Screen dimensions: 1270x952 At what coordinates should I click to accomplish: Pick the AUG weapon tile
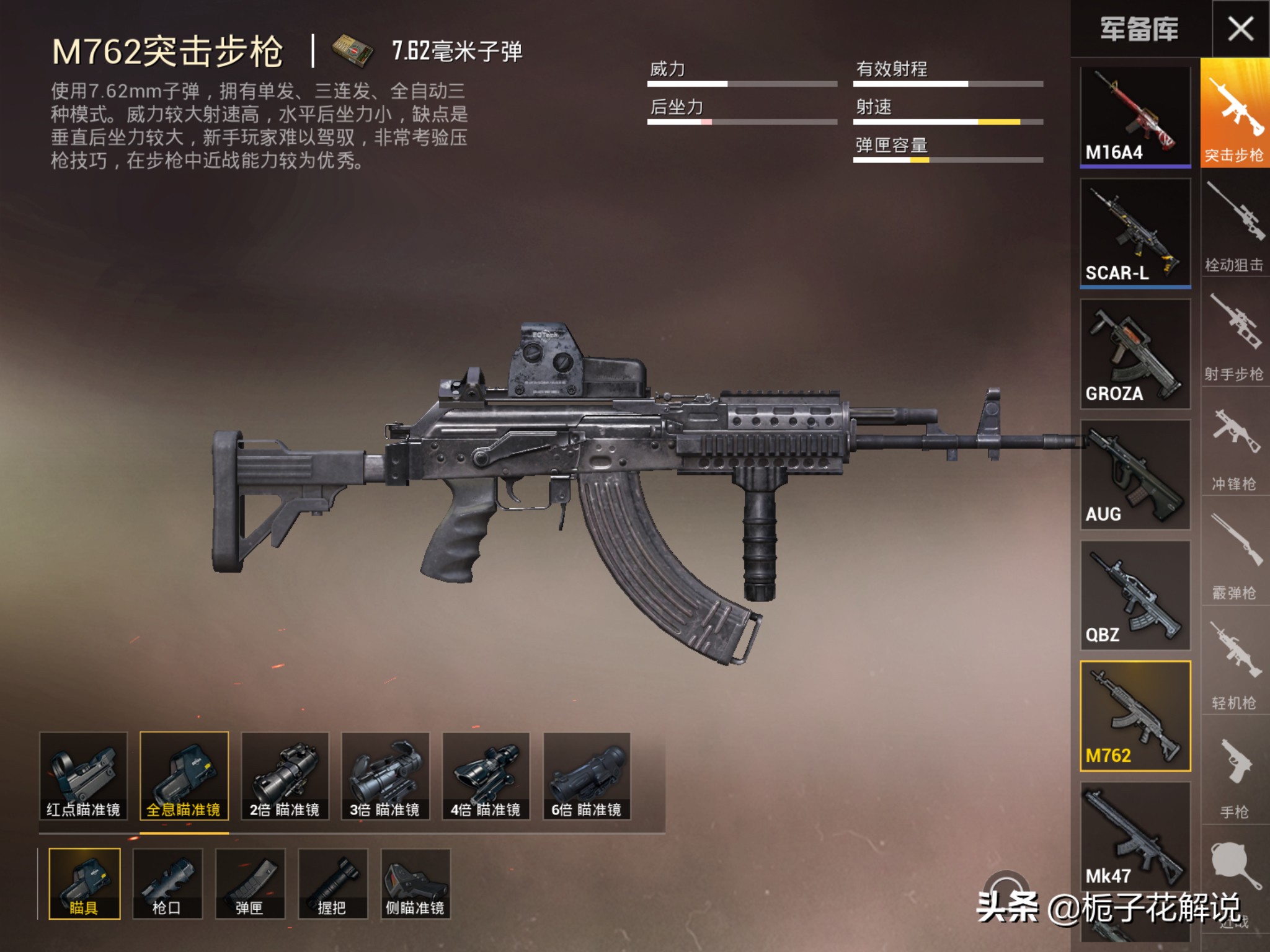(x=1135, y=474)
